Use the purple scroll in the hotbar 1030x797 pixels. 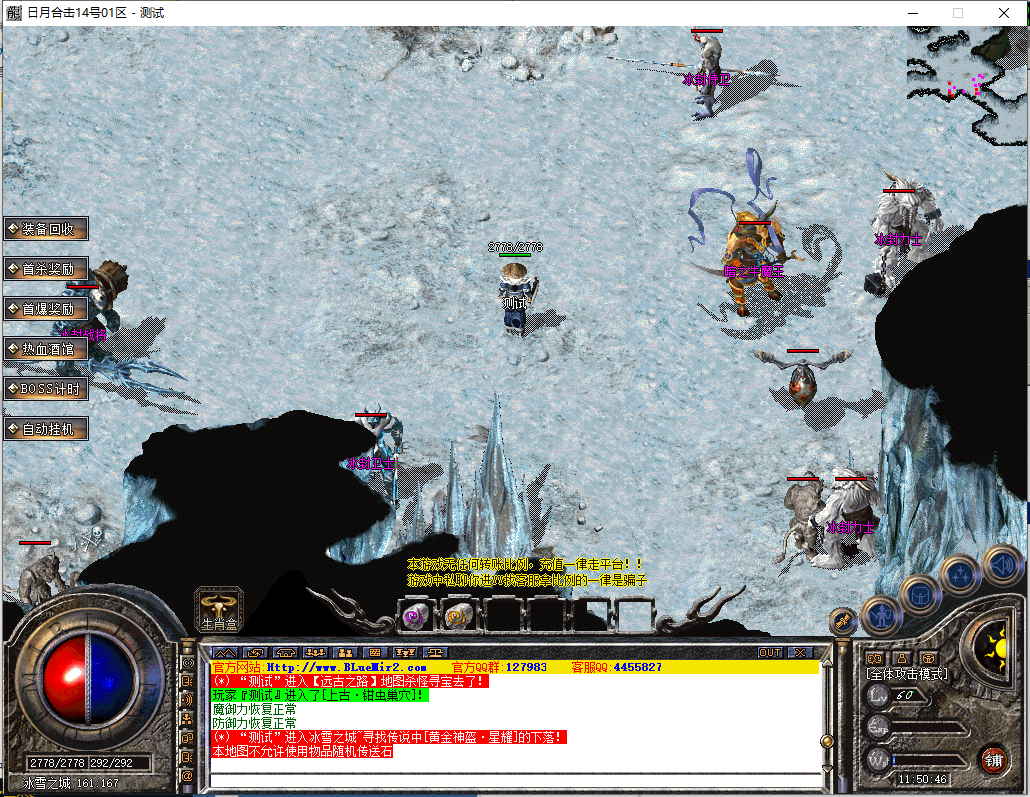(x=412, y=616)
